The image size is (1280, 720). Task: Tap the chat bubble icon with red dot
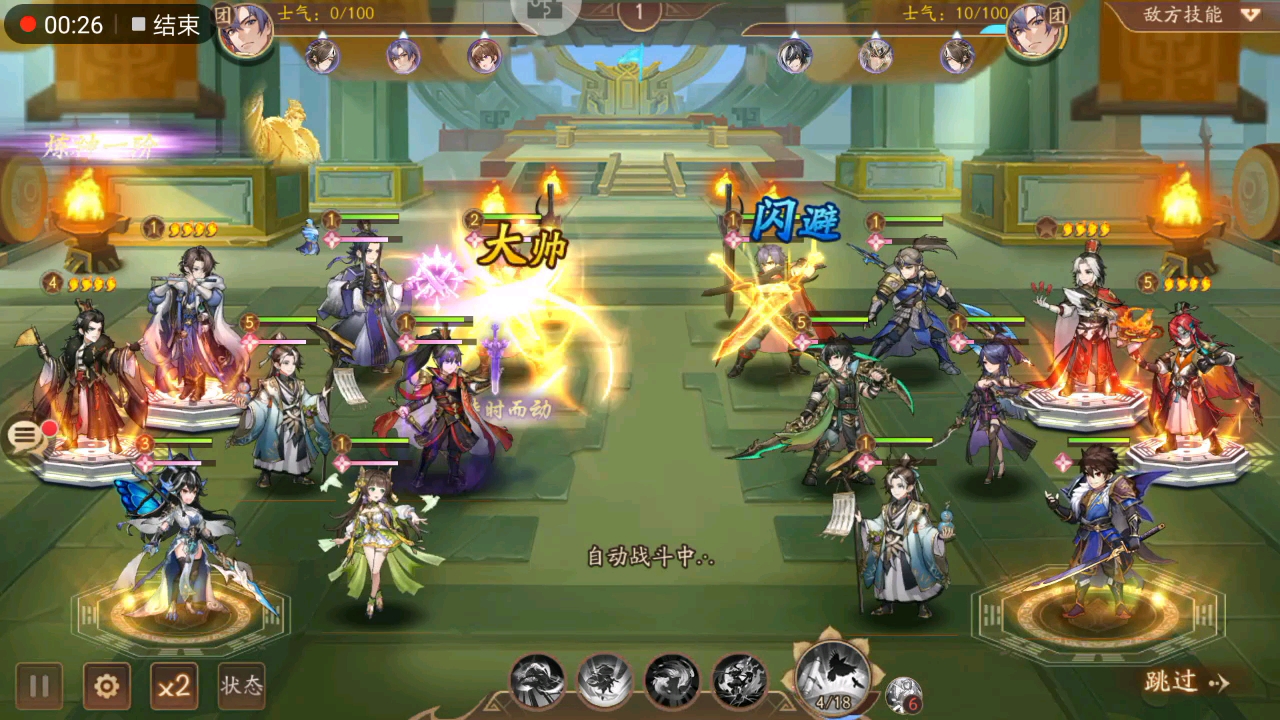click(x=22, y=434)
